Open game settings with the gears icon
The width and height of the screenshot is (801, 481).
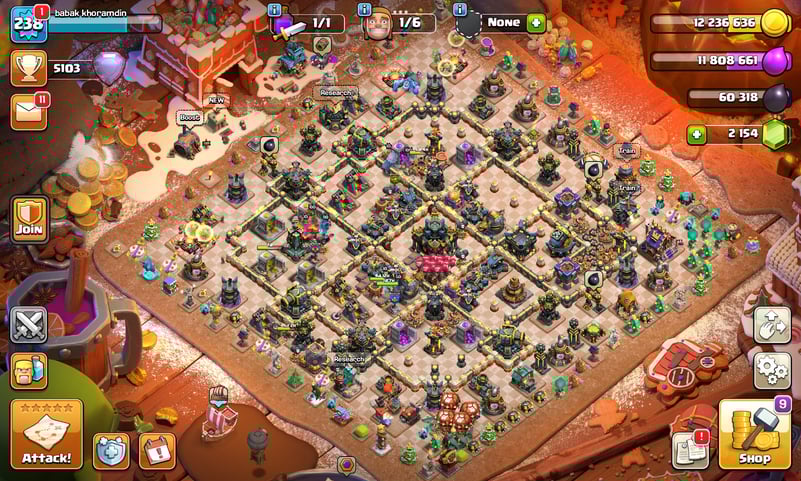click(x=771, y=370)
